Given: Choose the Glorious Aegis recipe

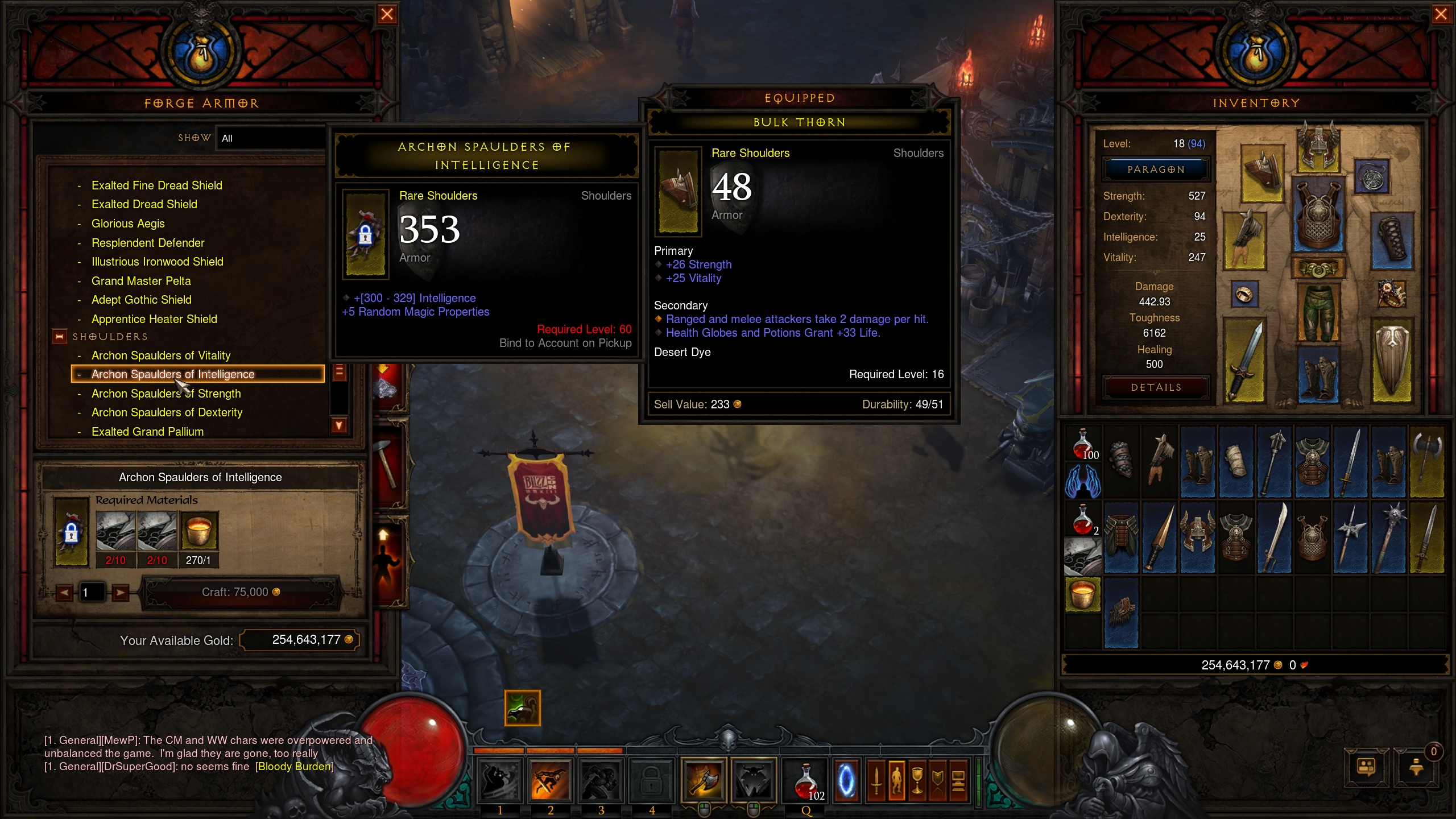Looking at the screenshot, I should [x=128, y=224].
